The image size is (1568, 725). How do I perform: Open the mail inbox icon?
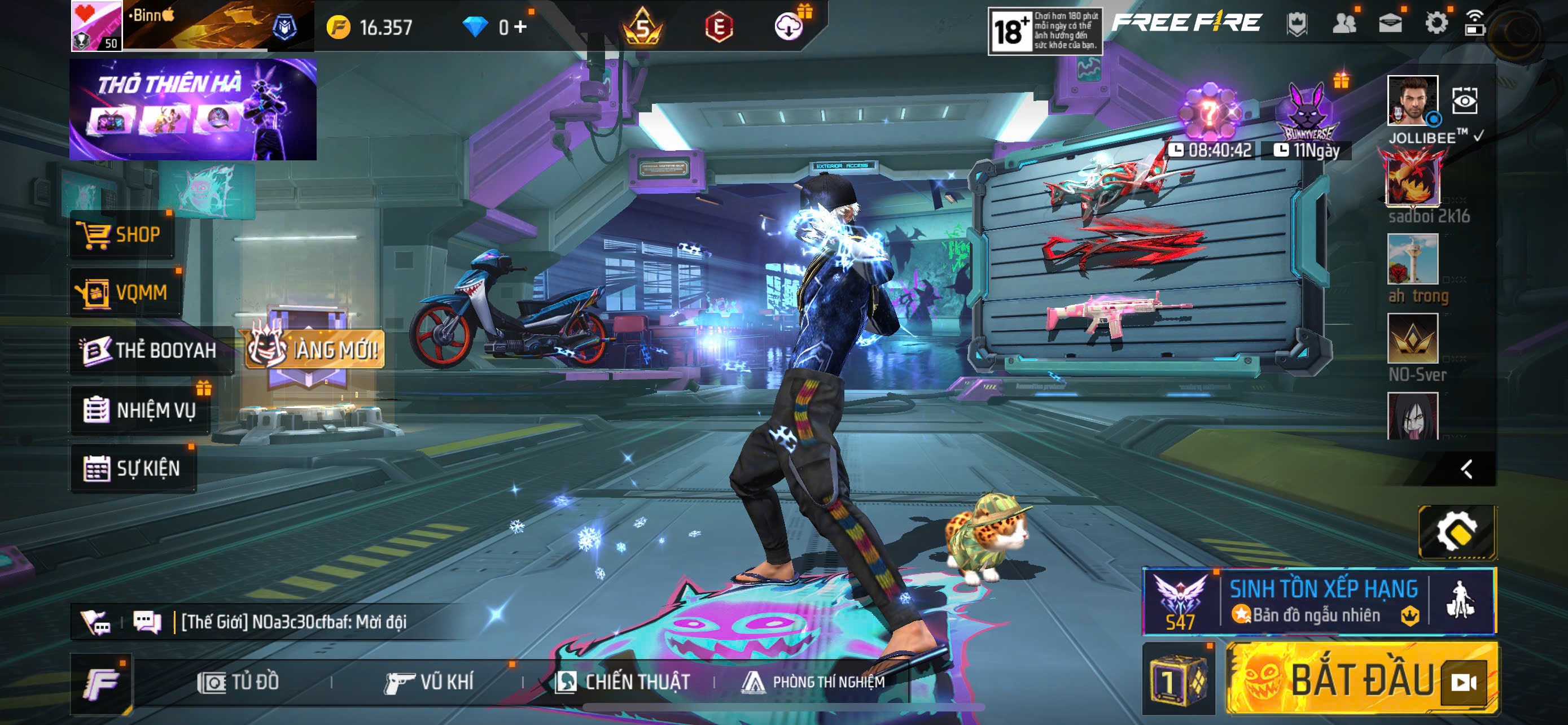1390,24
